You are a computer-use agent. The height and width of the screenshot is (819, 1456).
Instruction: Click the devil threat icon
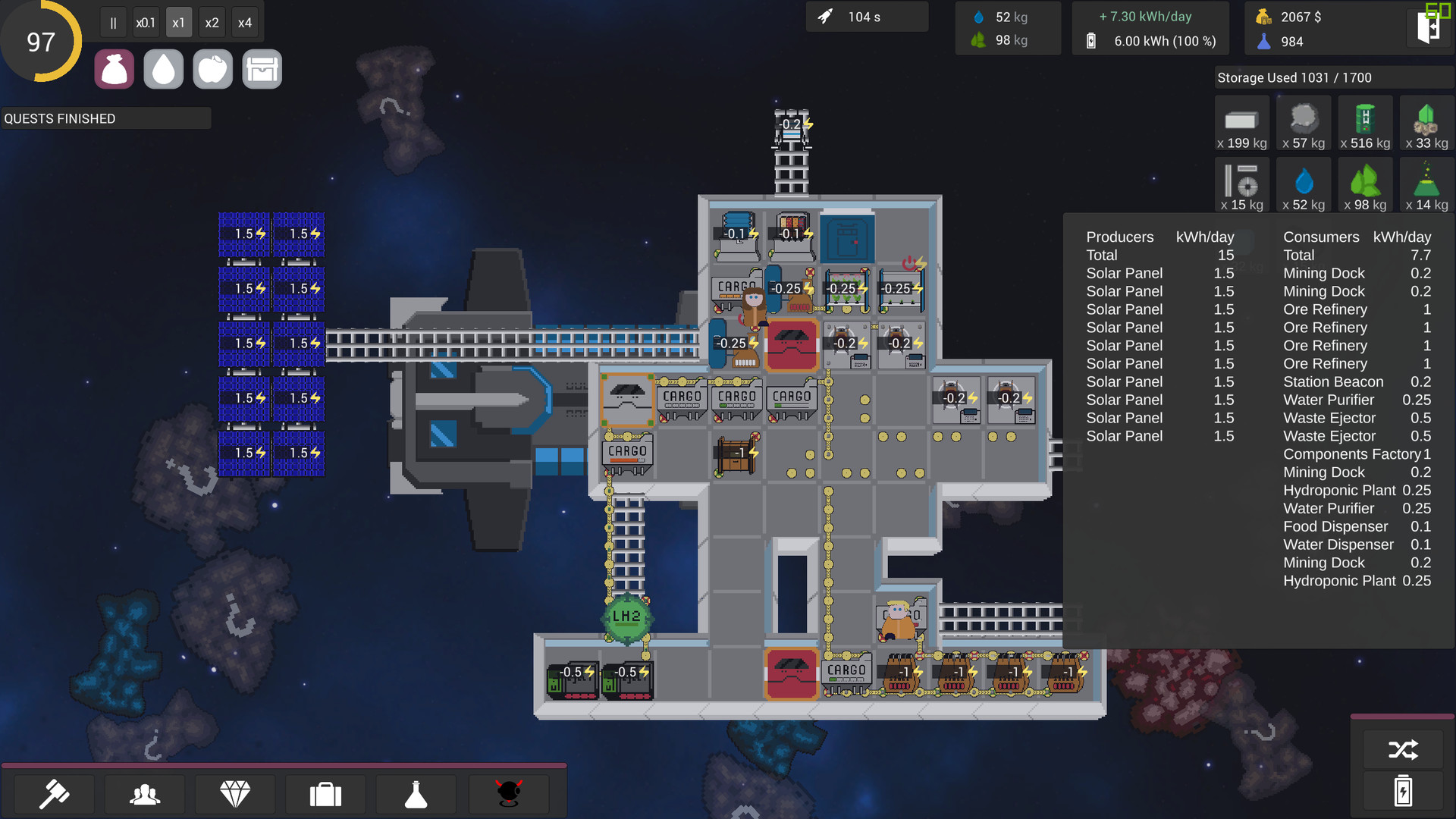point(509,794)
